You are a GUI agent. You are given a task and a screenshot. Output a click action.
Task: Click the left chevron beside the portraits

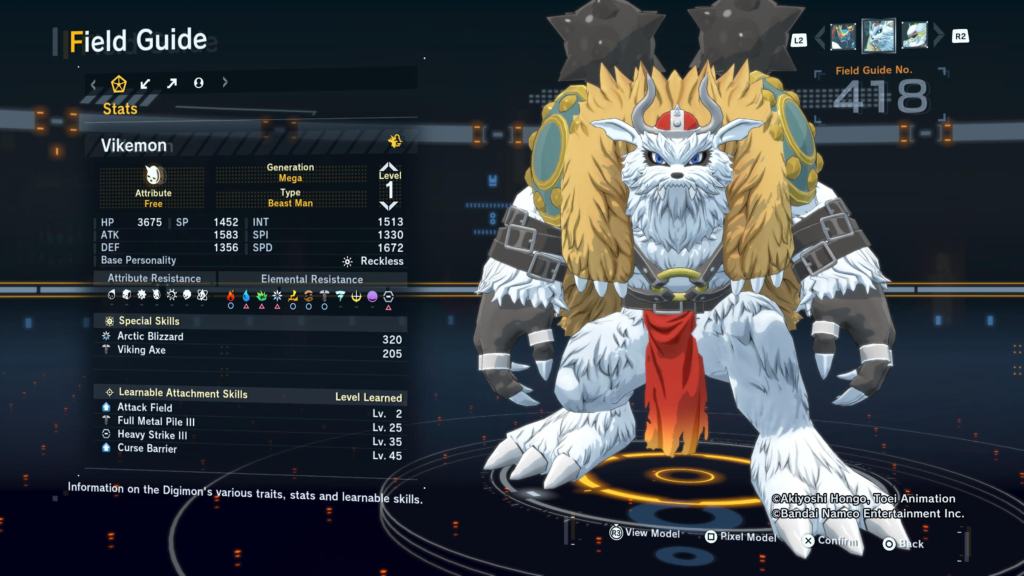click(820, 37)
